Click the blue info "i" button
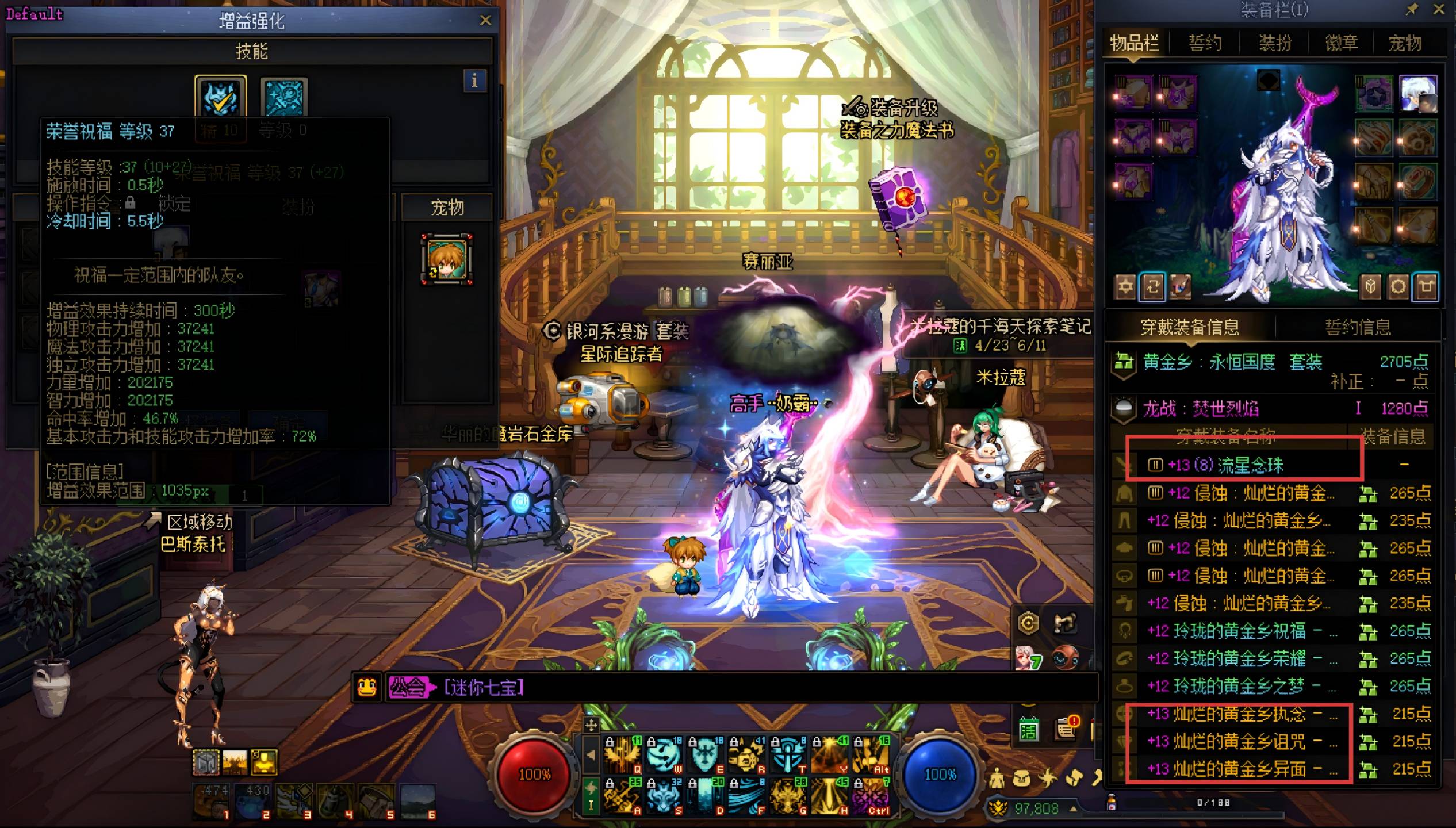 (474, 80)
